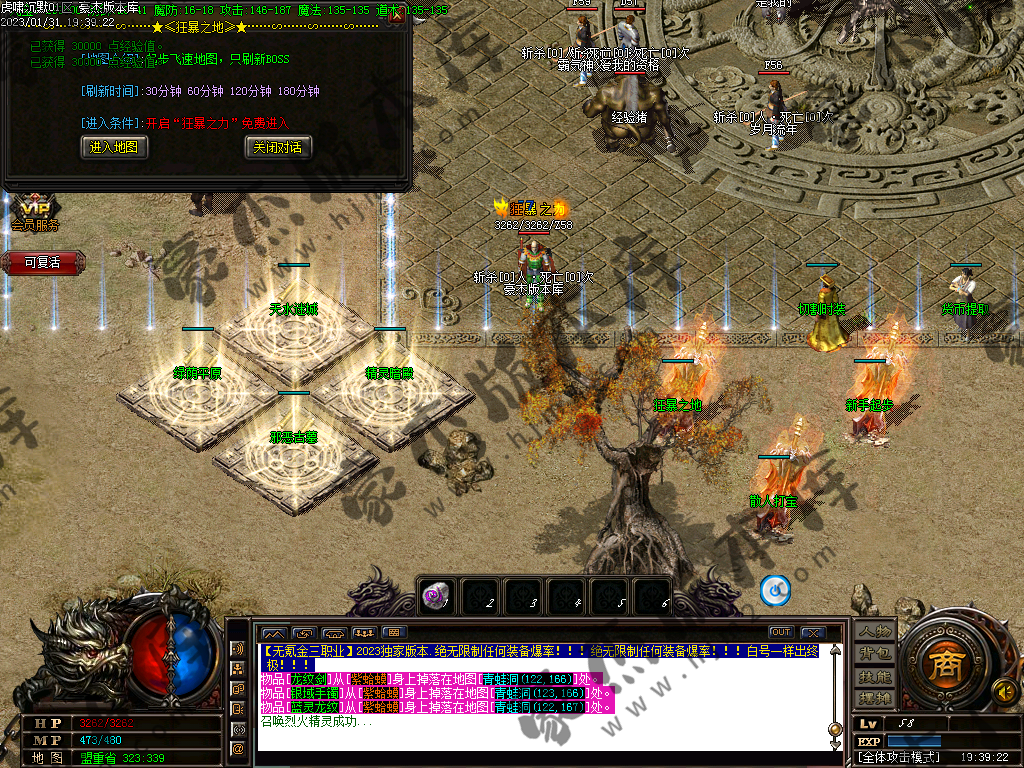This screenshot has width=1024, height=768.
Task: Click the chat message log area
Action: [x=540, y=700]
